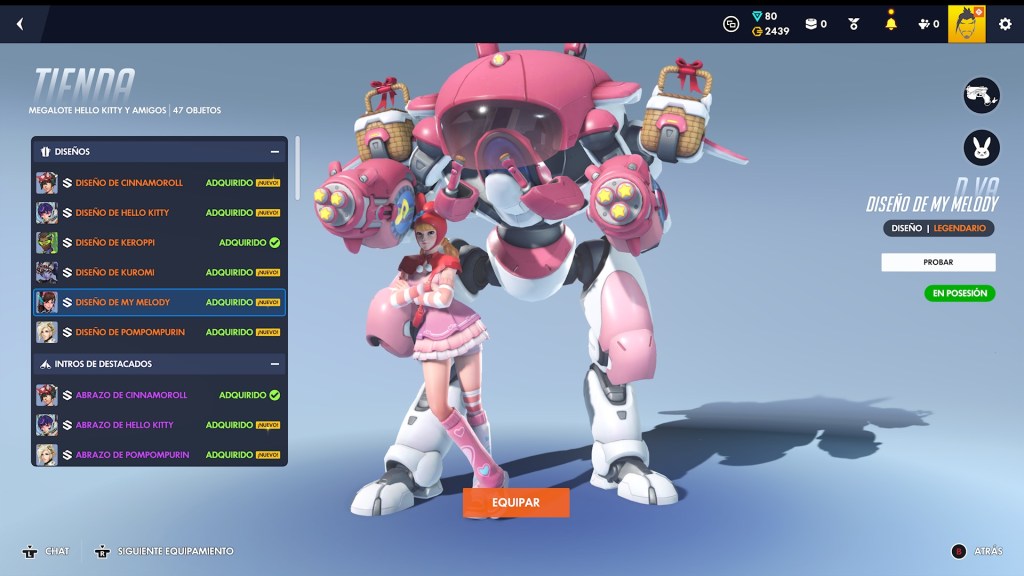
Task: Pick the Diseño de Kuromi entry
Action: click(159, 272)
